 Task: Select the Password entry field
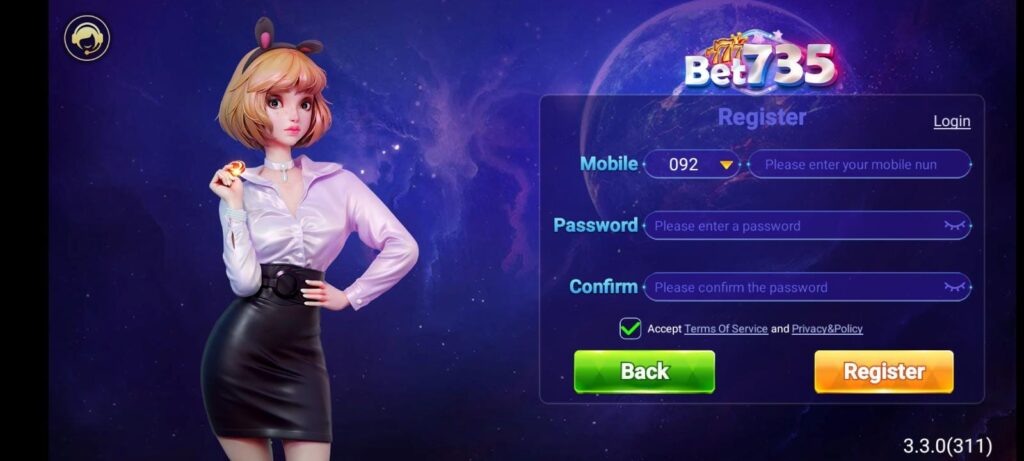pyautogui.click(x=790, y=226)
